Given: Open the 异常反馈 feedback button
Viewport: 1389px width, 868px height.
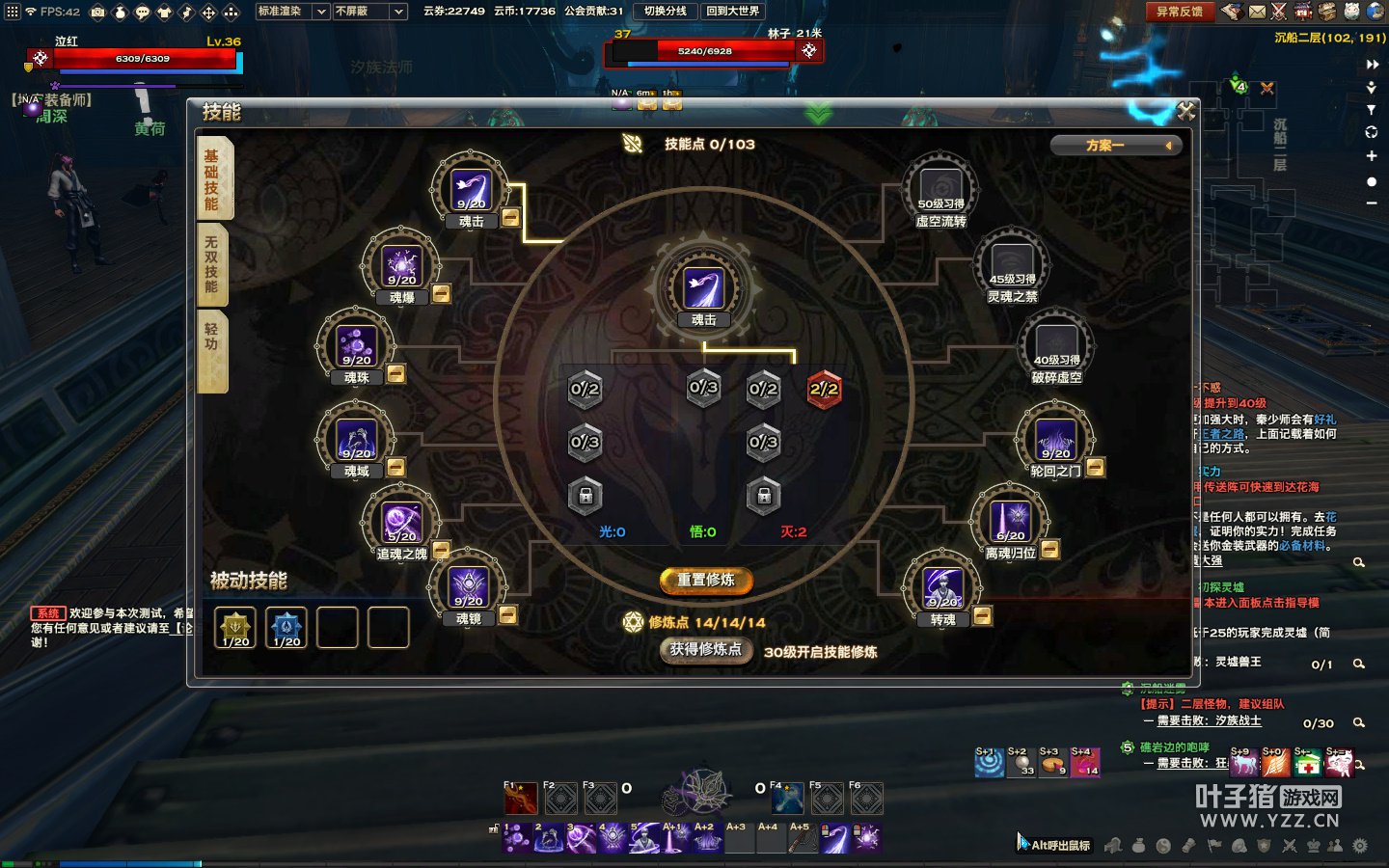Looking at the screenshot, I should [x=1179, y=12].
